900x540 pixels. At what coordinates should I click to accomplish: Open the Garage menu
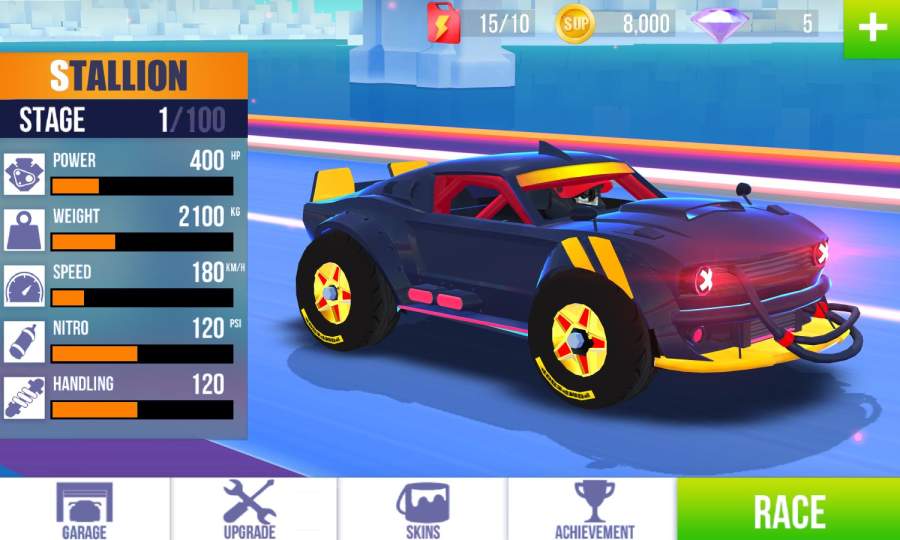84,509
